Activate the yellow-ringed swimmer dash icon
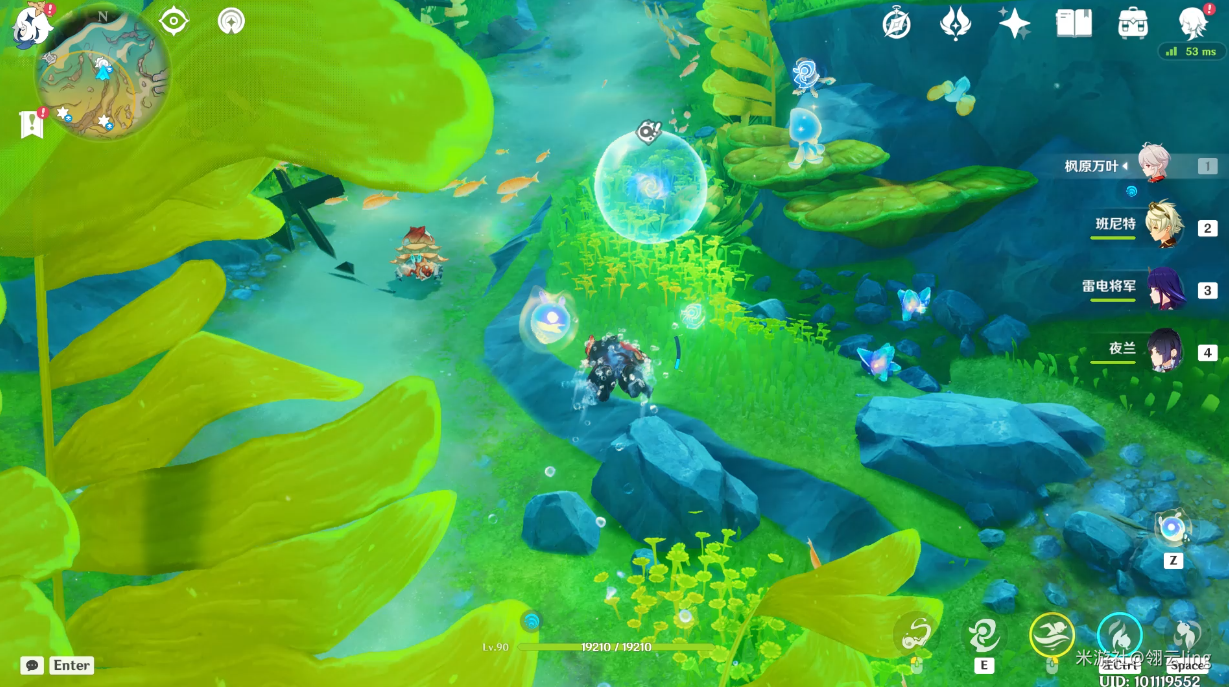This screenshot has height=687, width=1229. tap(1052, 634)
